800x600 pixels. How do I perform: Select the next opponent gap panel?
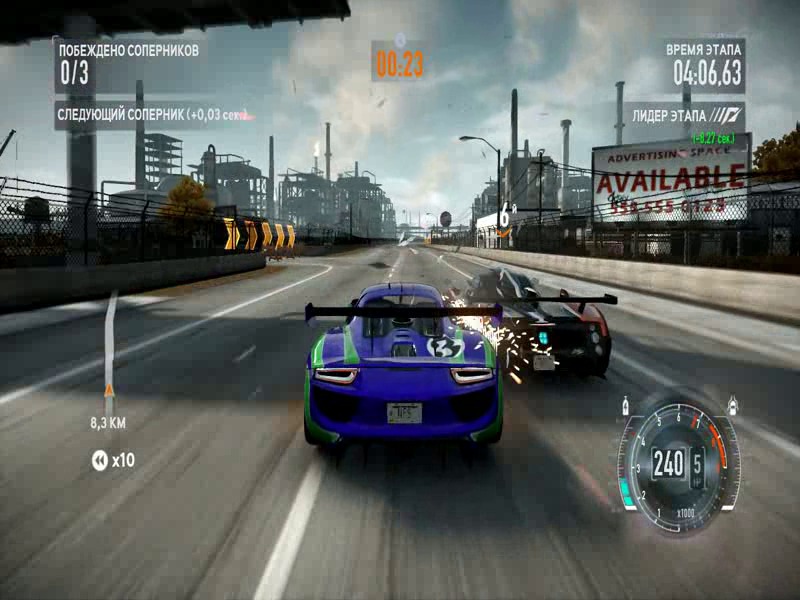[152, 115]
